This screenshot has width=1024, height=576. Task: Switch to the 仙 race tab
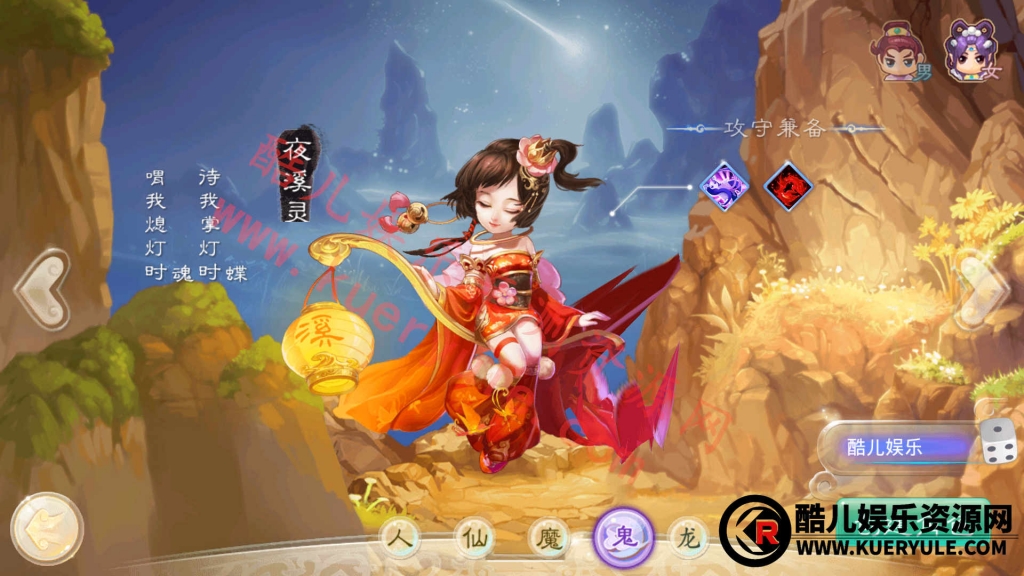point(474,538)
